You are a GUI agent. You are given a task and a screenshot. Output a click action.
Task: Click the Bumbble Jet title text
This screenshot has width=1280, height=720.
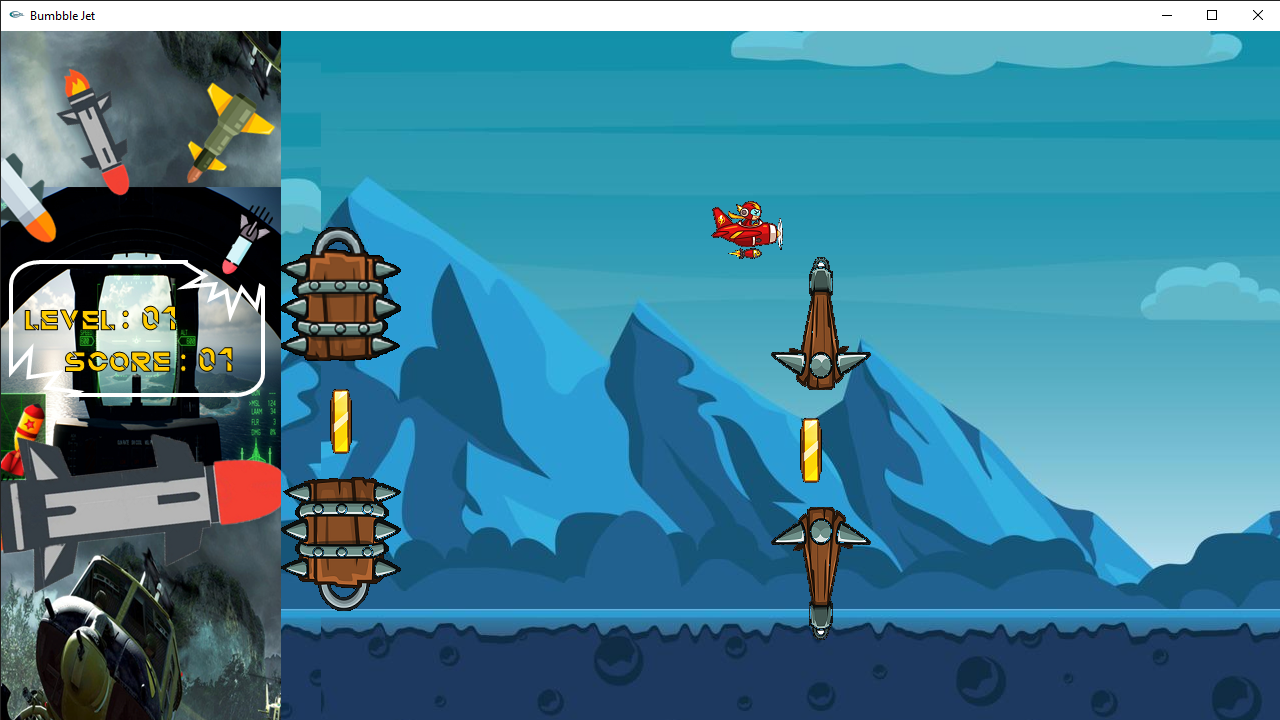coord(62,15)
